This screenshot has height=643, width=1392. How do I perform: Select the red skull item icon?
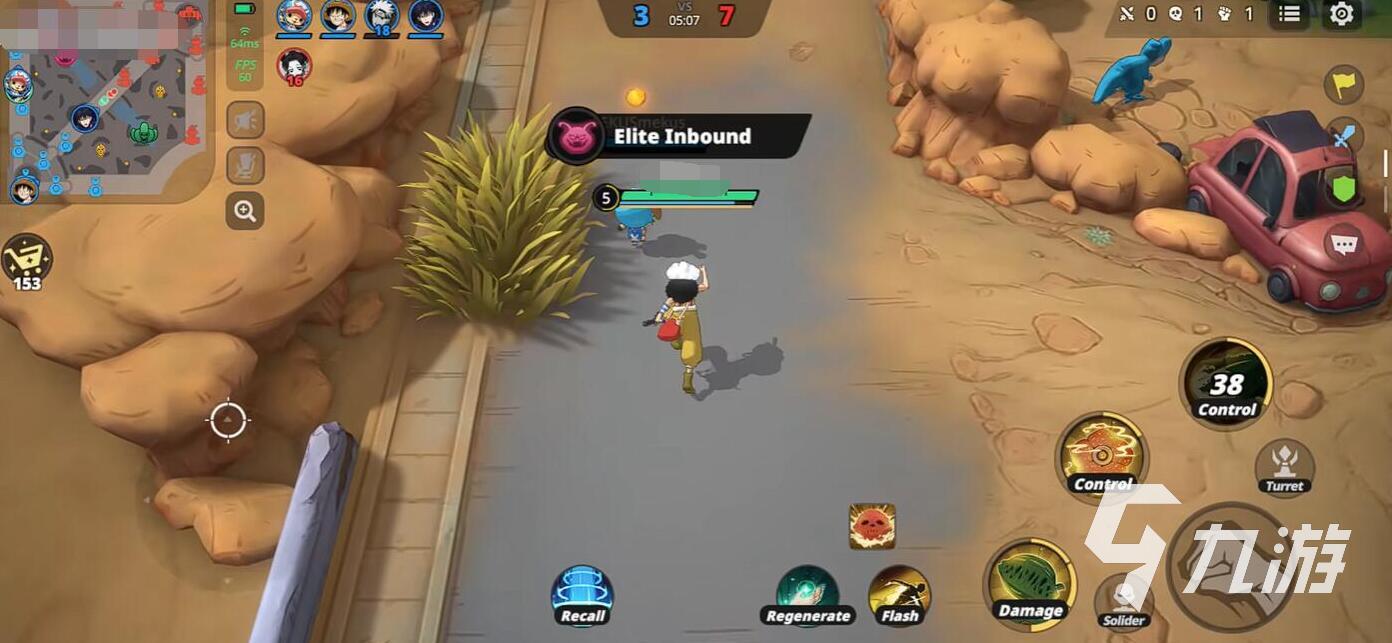point(872,526)
